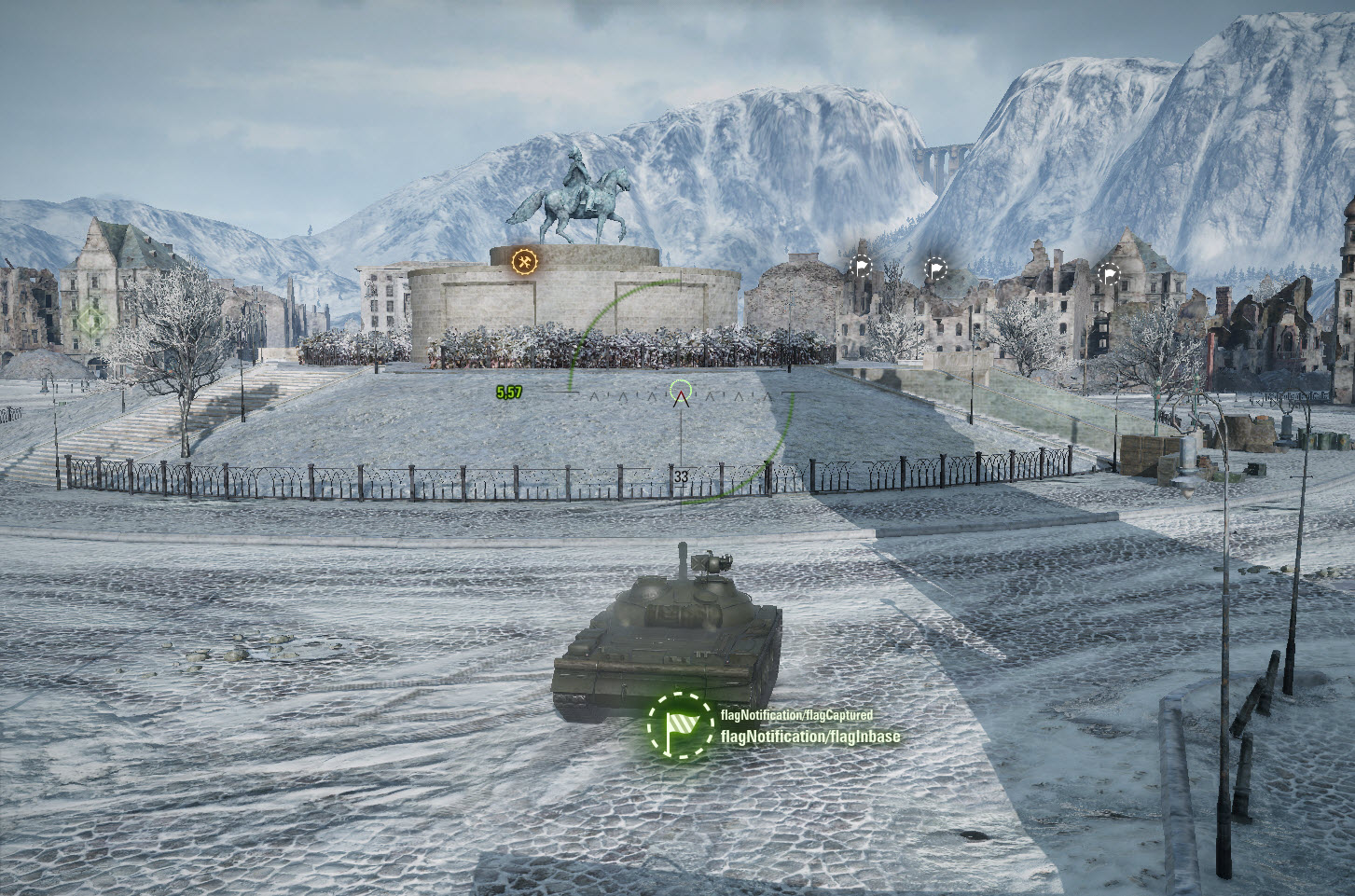Click the green diamond ally marker
The height and width of the screenshot is (896, 1355).
91,321
